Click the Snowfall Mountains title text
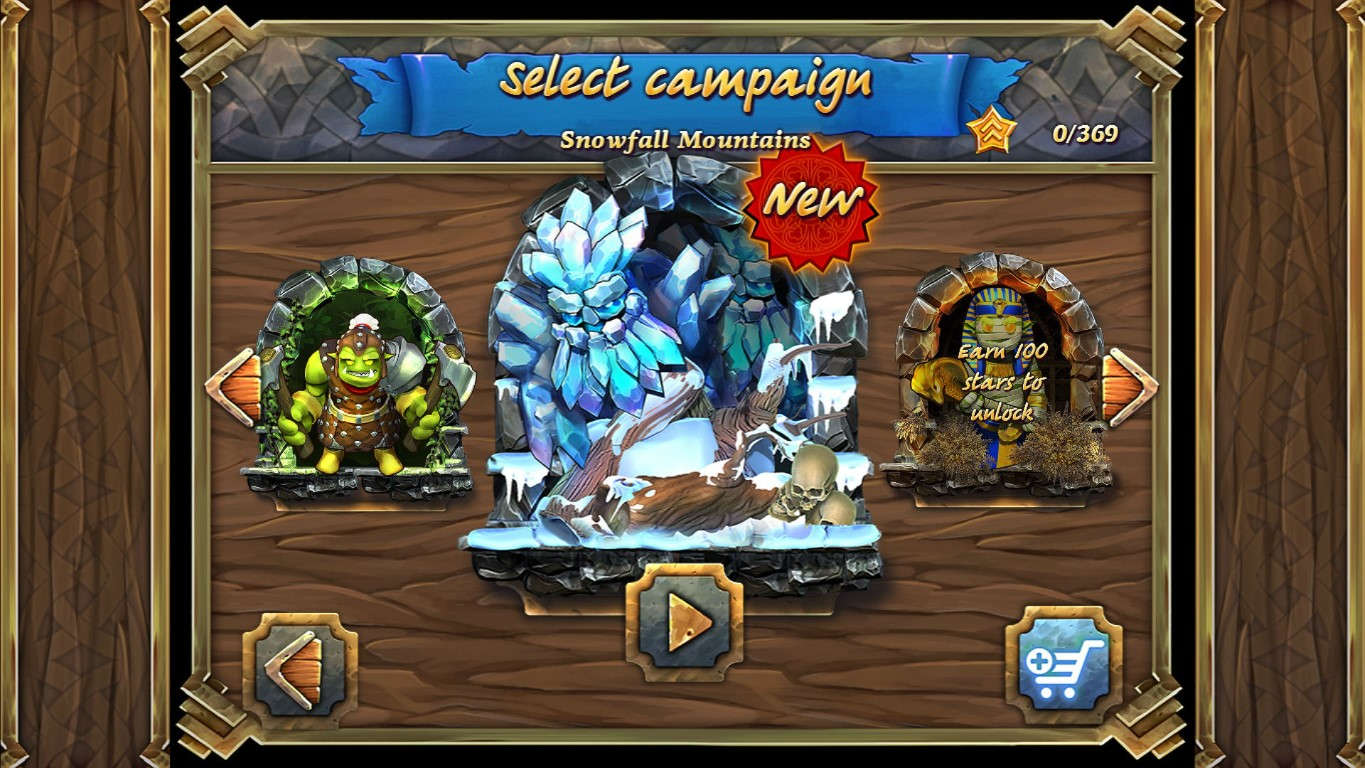 tap(685, 138)
